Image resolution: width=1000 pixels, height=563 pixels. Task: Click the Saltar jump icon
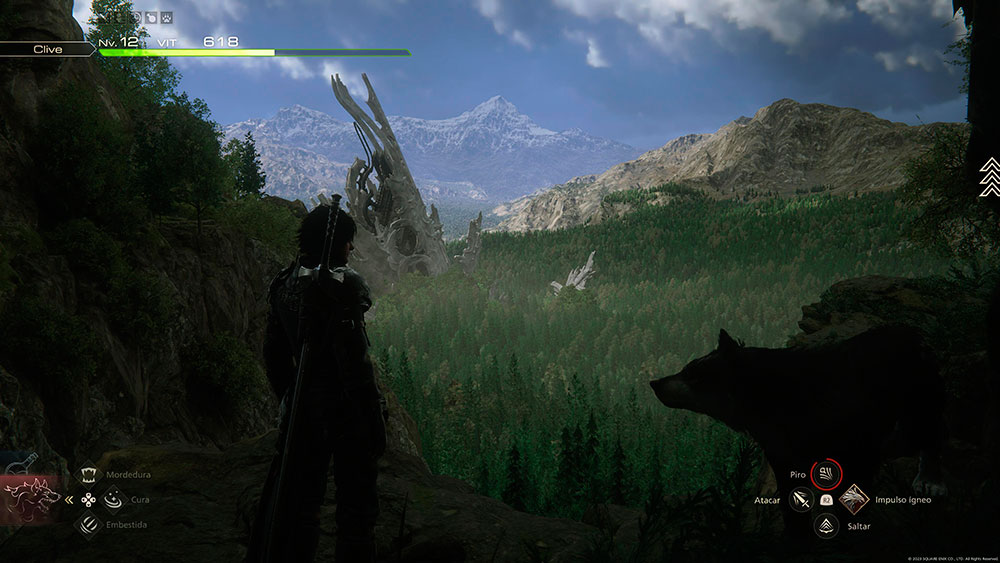pyautogui.click(x=826, y=525)
